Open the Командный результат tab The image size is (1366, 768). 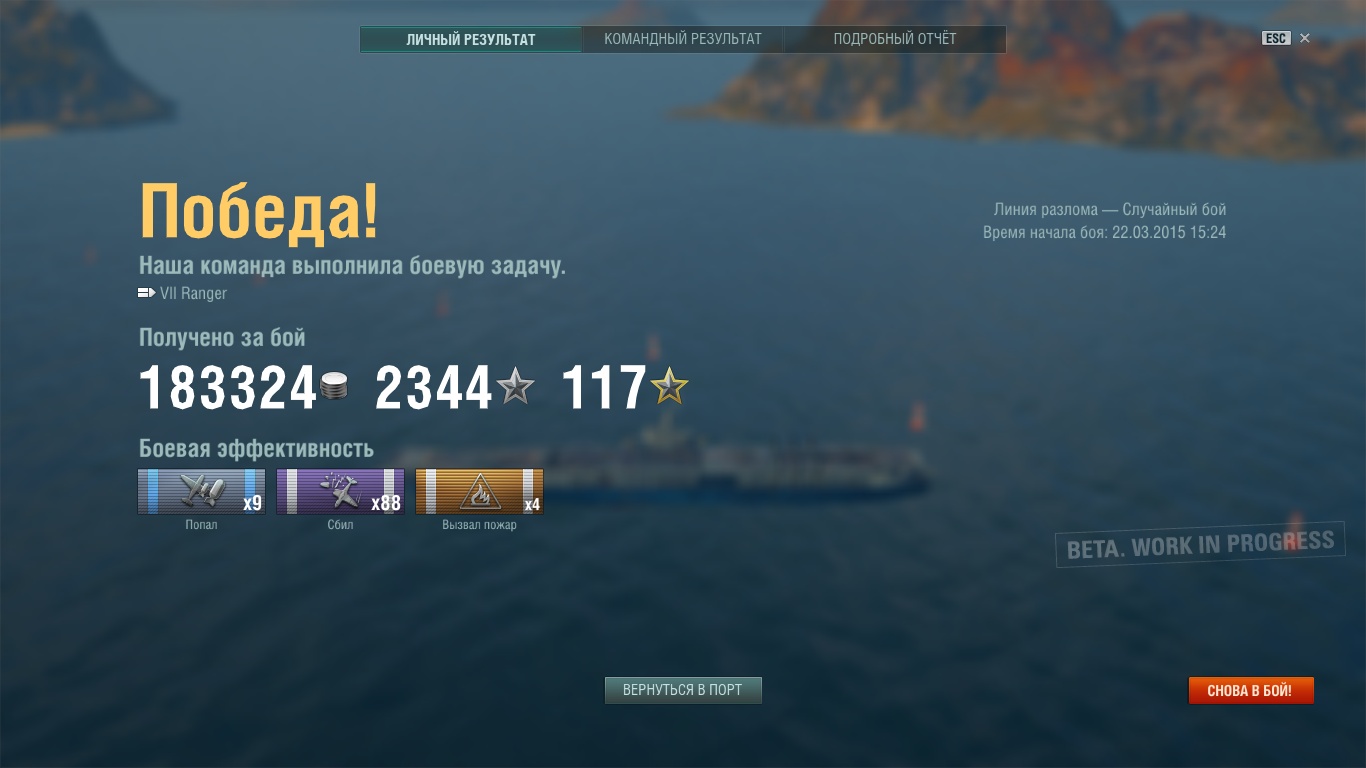tap(683, 39)
